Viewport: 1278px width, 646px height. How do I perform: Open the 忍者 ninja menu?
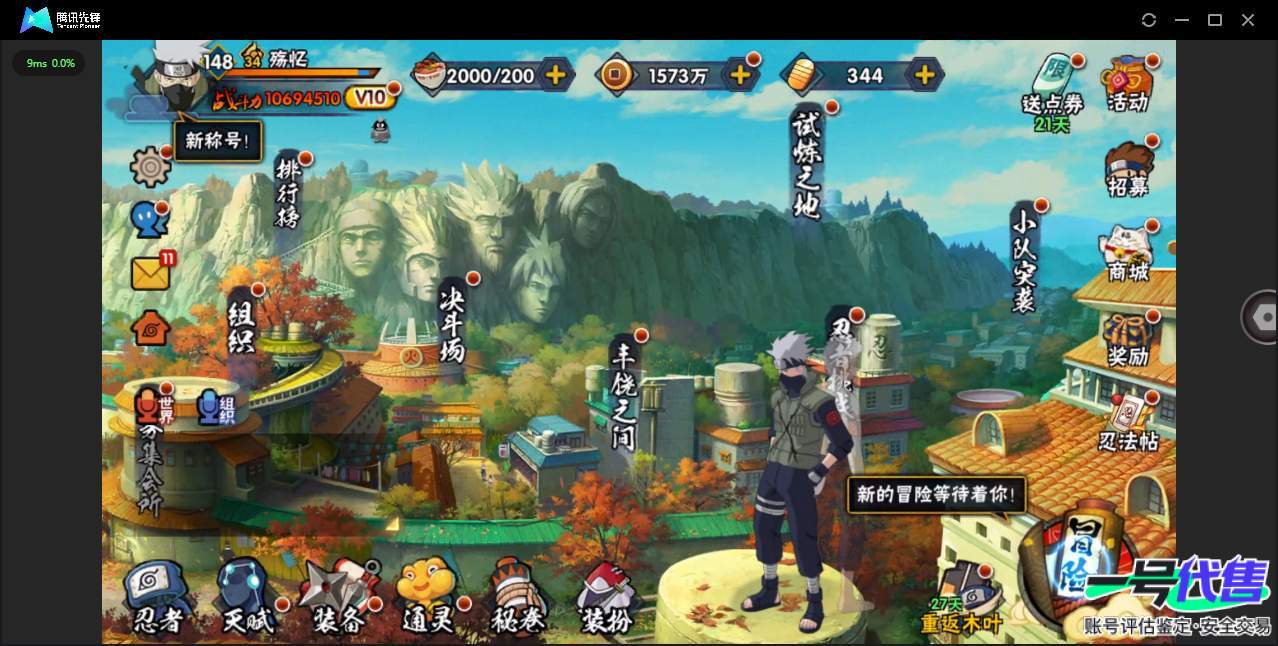click(x=158, y=598)
